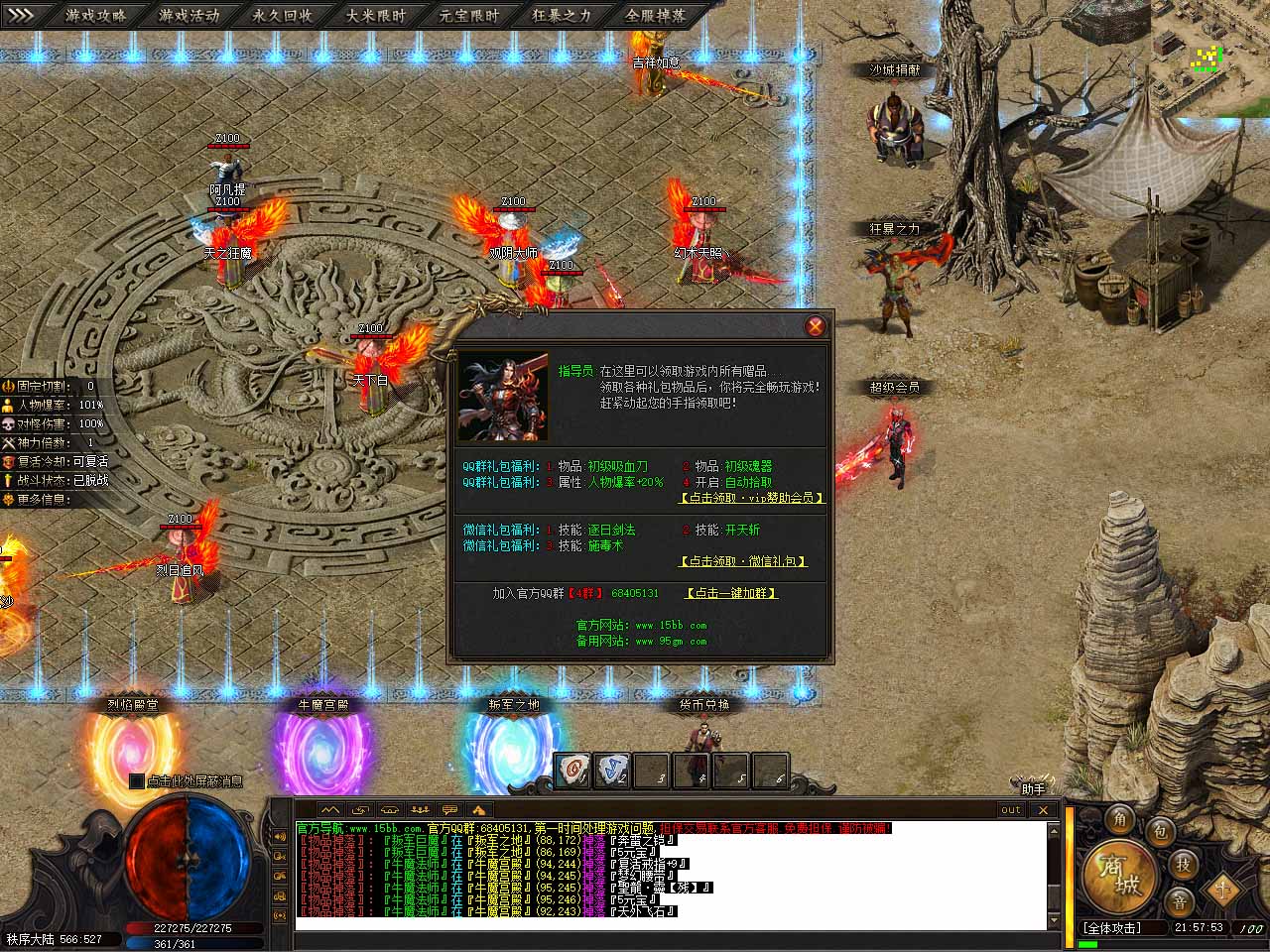Open the skills 技 button
Image resolution: width=1270 pixels, height=952 pixels.
point(1183,864)
